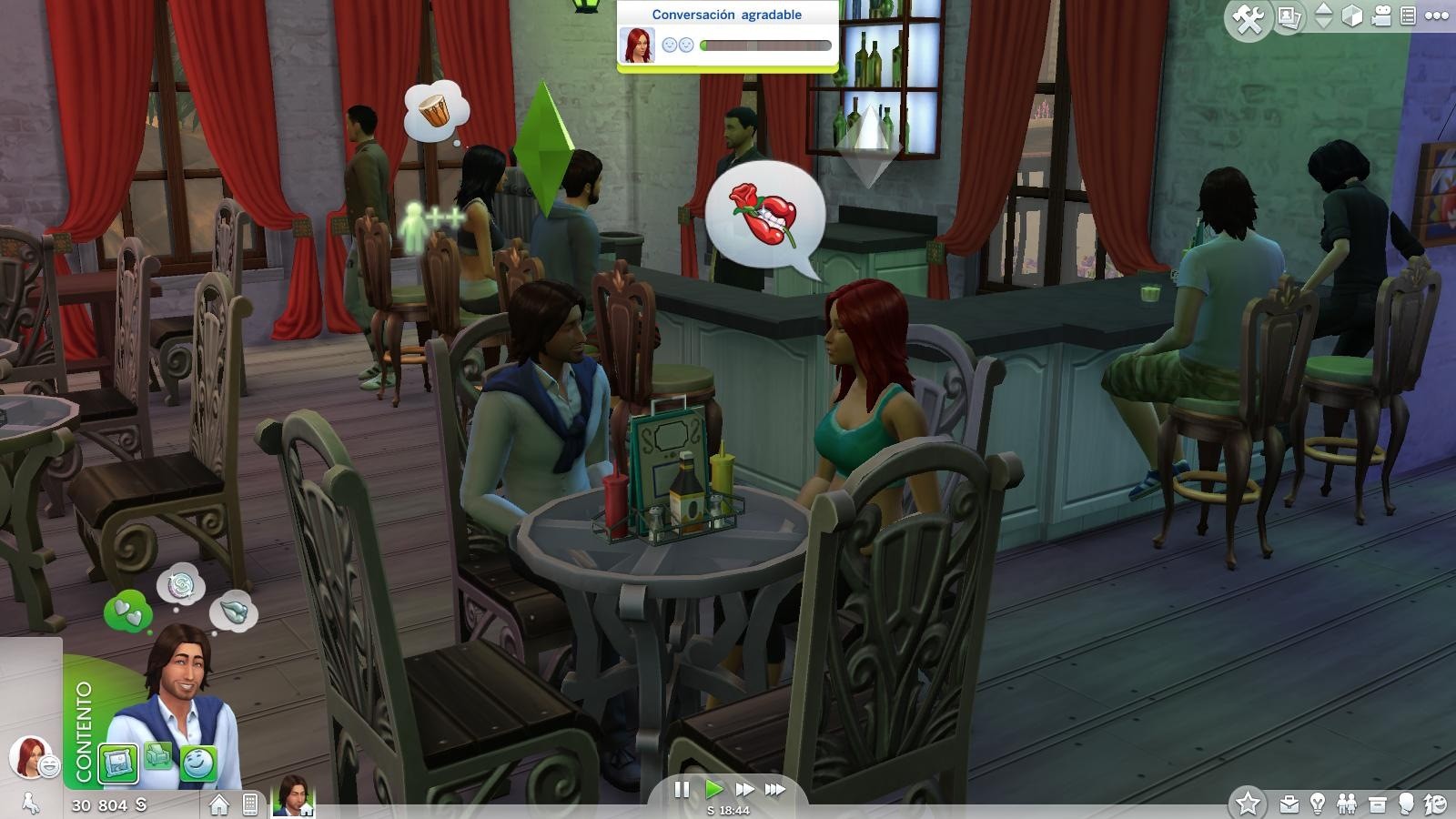This screenshot has width=1456, height=819.
Task: Toggle the wall cutaway cube view
Action: point(1351,15)
